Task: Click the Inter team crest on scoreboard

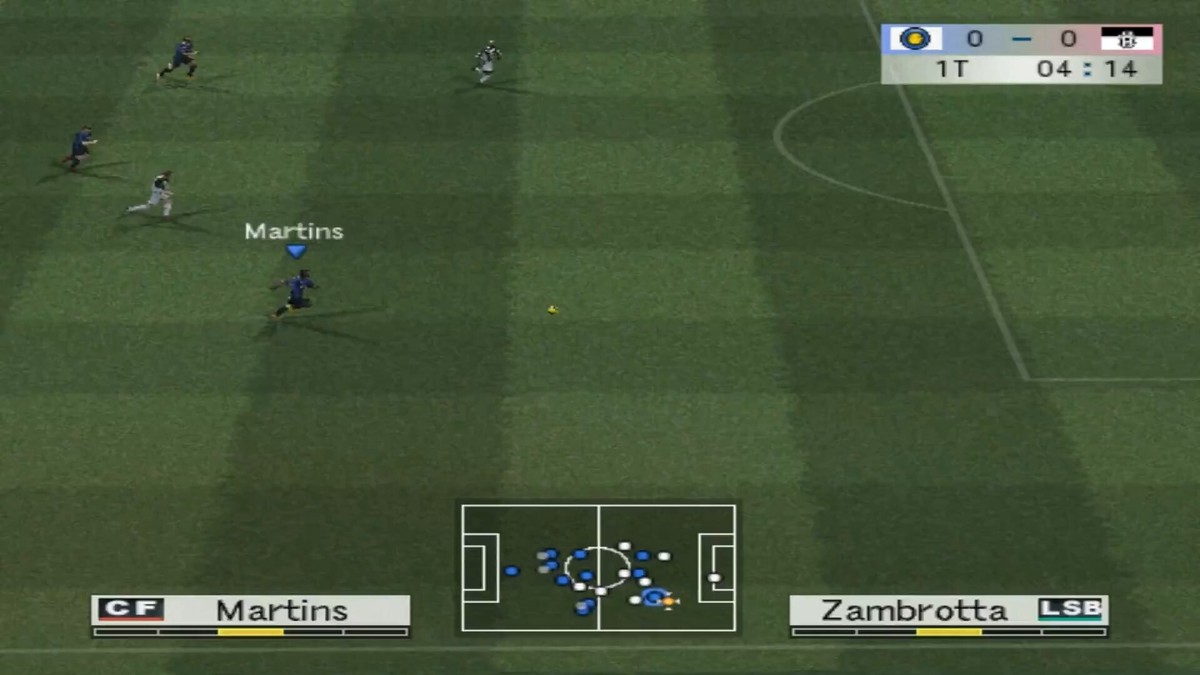Action: 914,39
